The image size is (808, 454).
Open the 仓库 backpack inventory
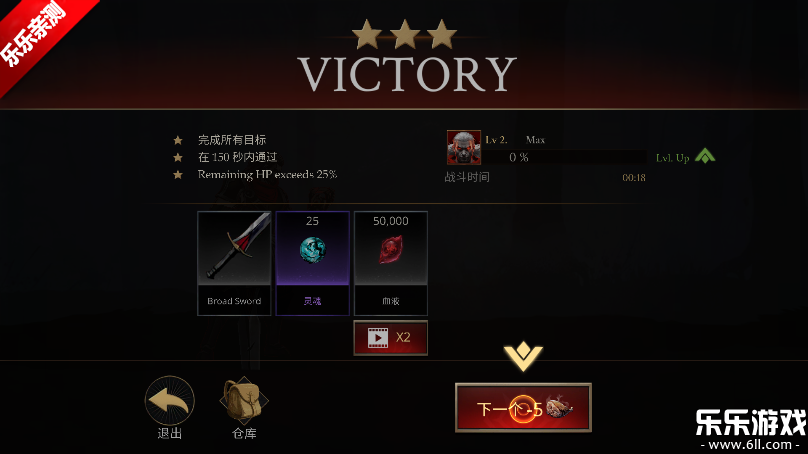(244, 402)
